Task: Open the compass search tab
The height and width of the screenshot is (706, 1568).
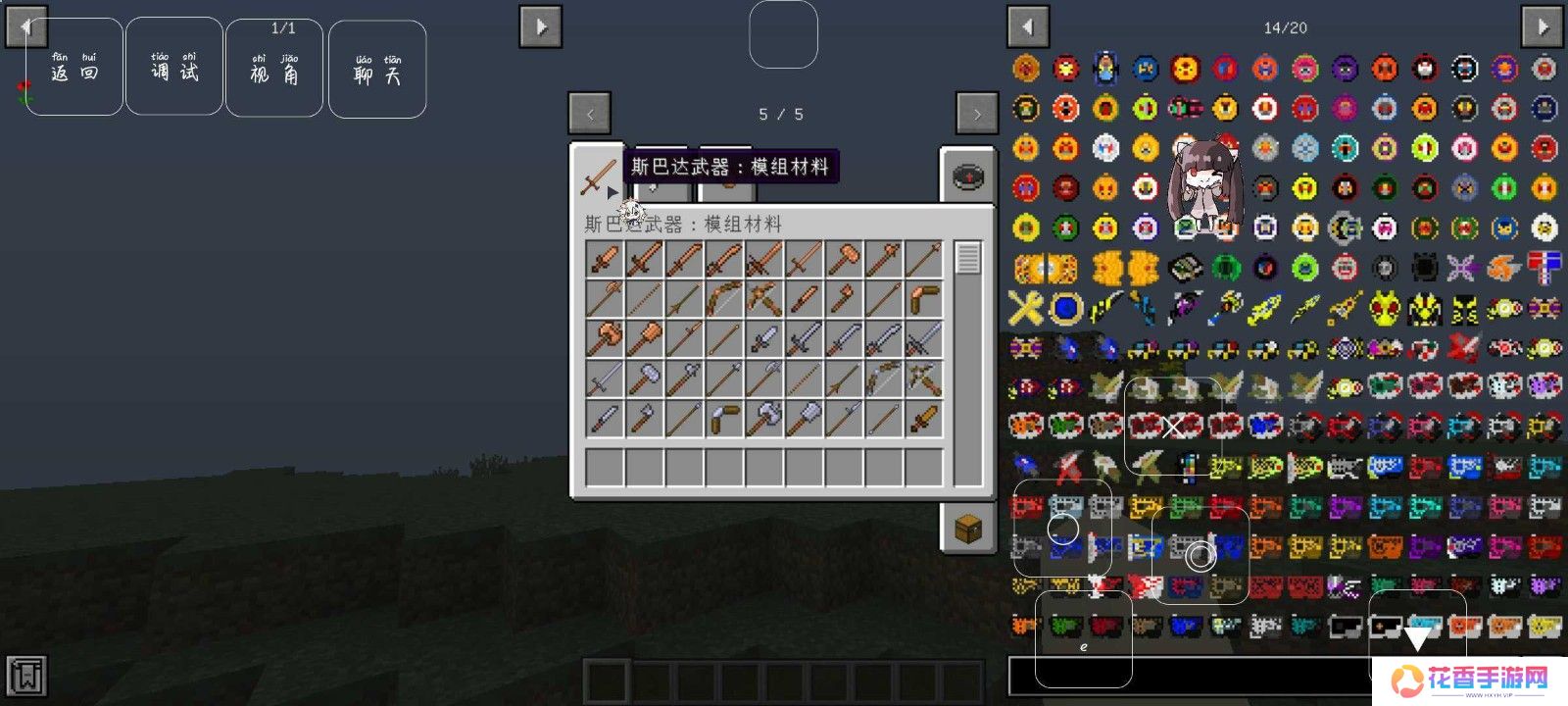Action: click(967, 177)
